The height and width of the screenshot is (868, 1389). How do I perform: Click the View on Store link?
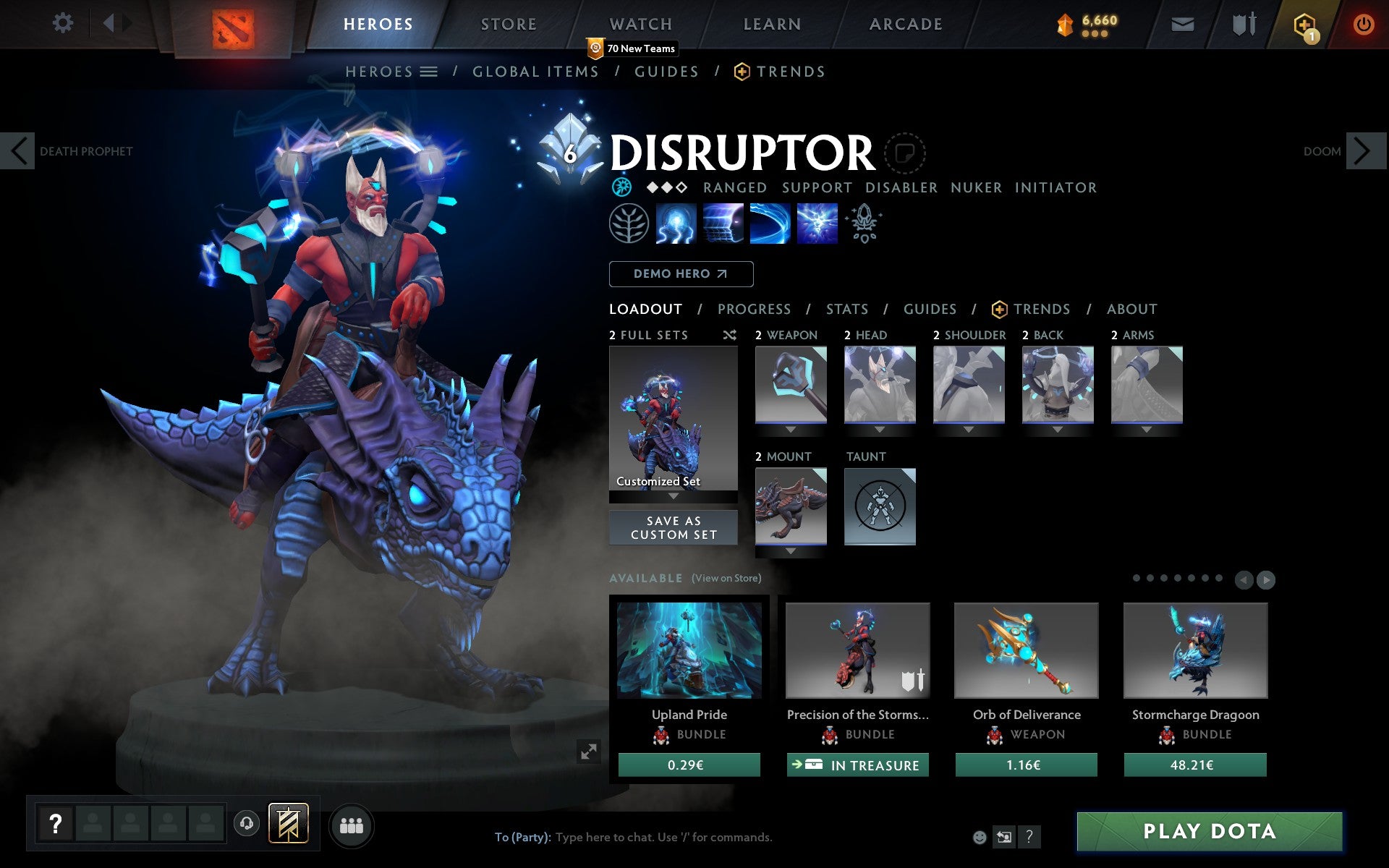pyautogui.click(x=726, y=578)
